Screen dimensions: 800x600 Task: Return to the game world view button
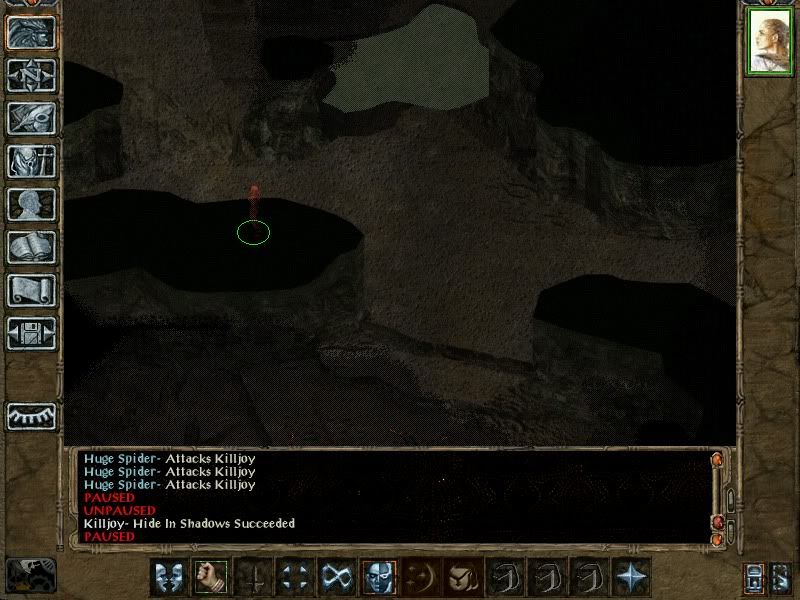click(x=31, y=33)
